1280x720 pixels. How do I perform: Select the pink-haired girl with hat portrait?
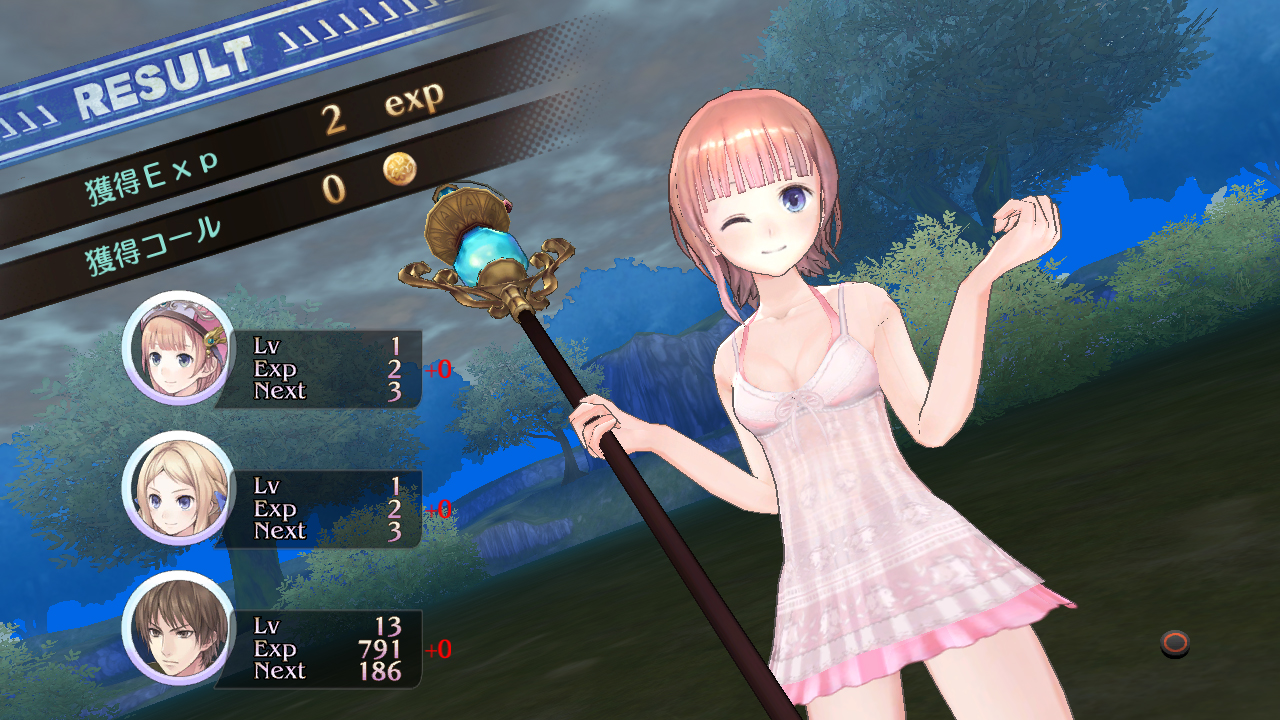click(179, 348)
